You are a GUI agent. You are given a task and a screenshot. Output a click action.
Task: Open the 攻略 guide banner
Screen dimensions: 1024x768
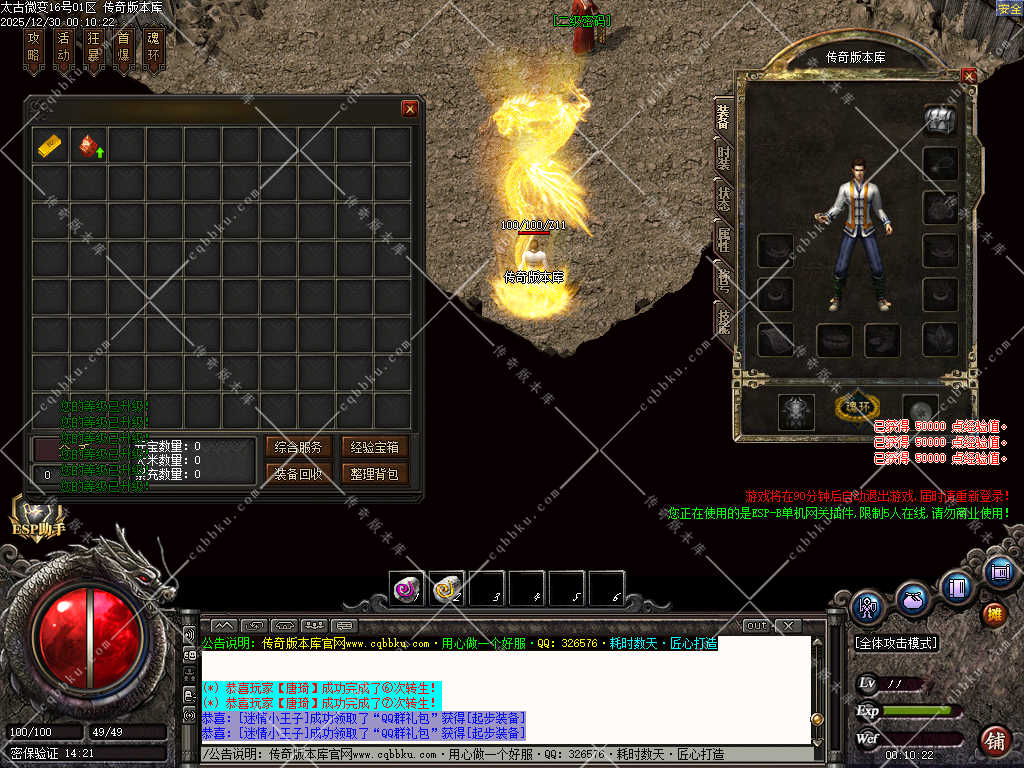pyautogui.click(x=34, y=48)
